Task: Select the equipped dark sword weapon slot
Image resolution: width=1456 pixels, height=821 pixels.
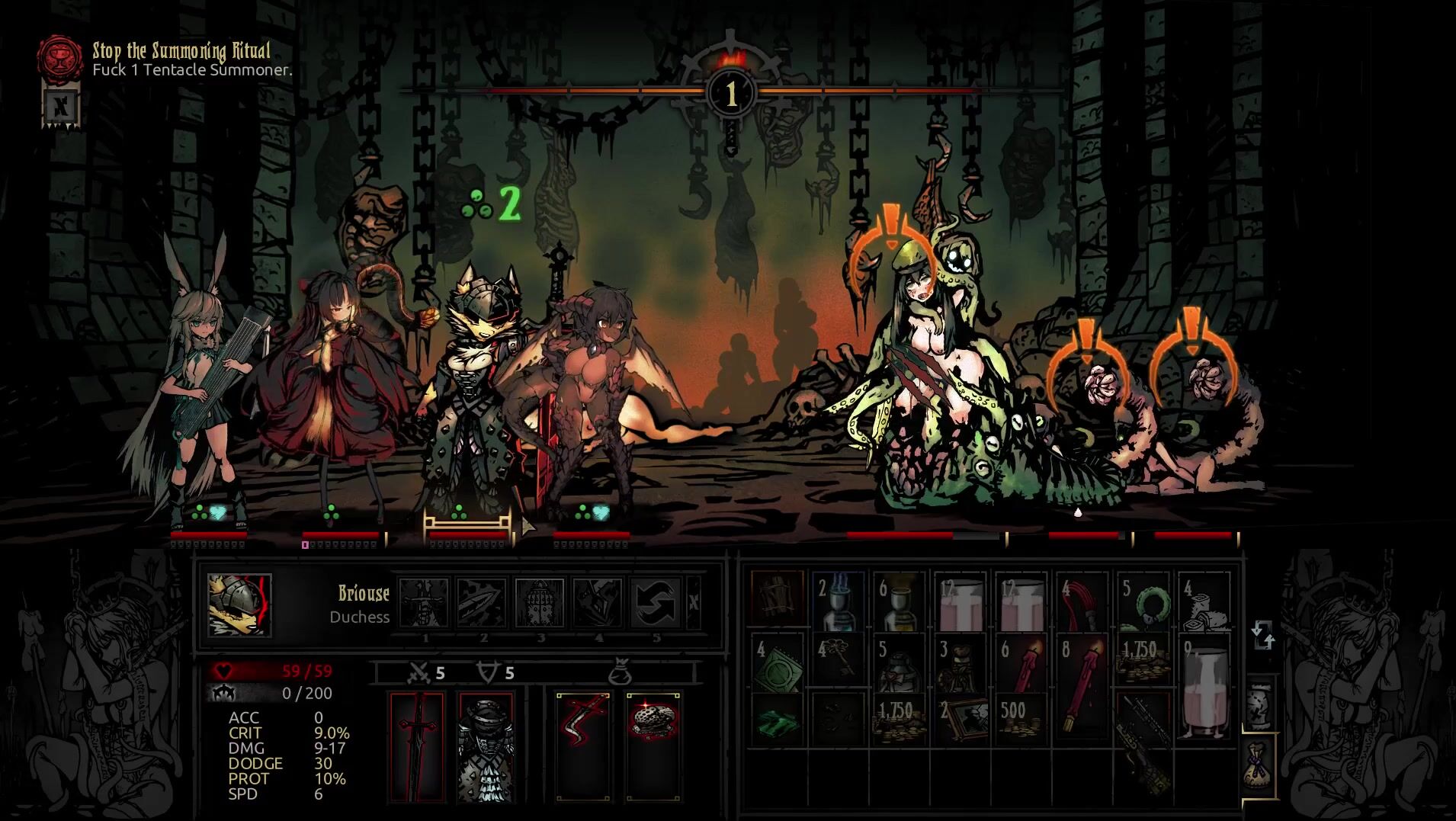Action: (x=417, y=746)
